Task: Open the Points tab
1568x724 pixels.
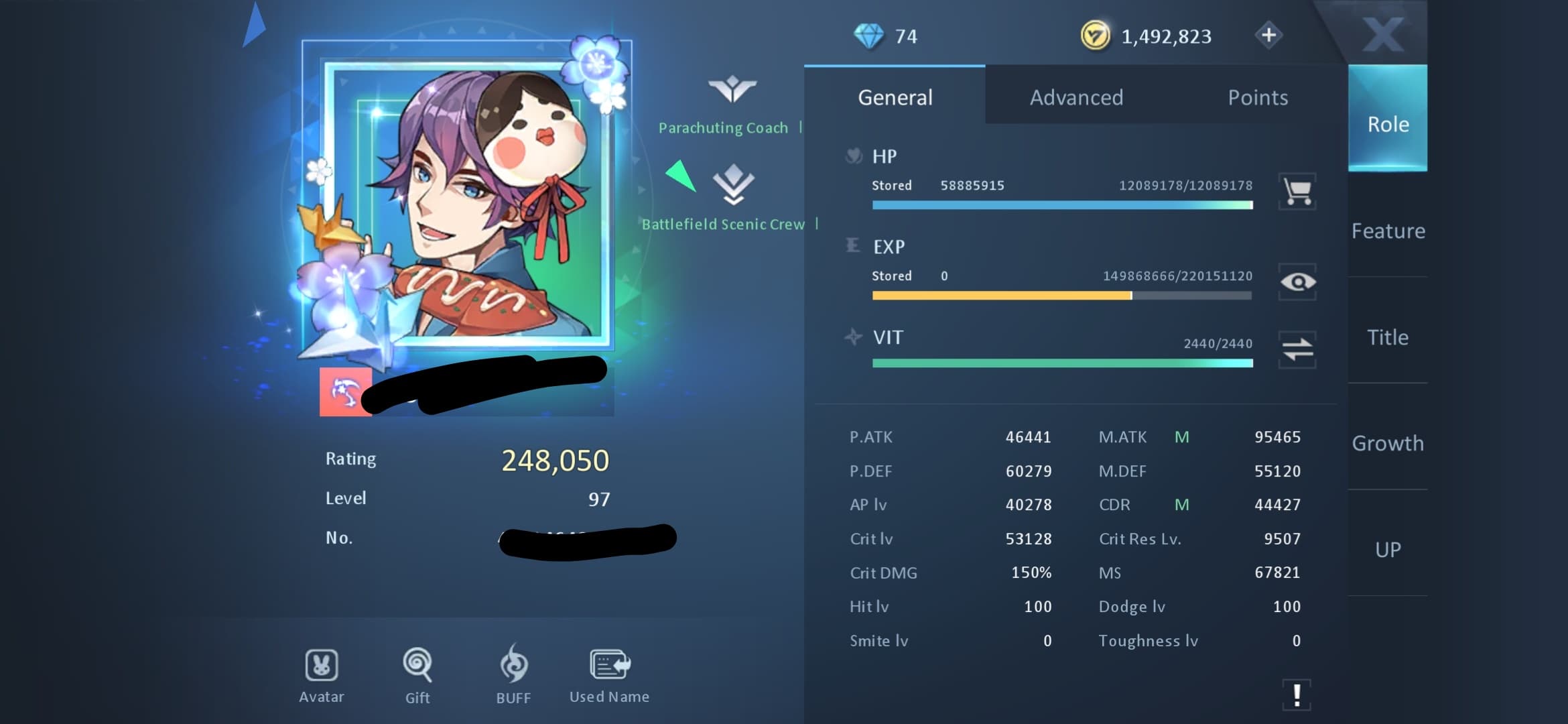Action: pyautogui.click(x=1257, y=97)
